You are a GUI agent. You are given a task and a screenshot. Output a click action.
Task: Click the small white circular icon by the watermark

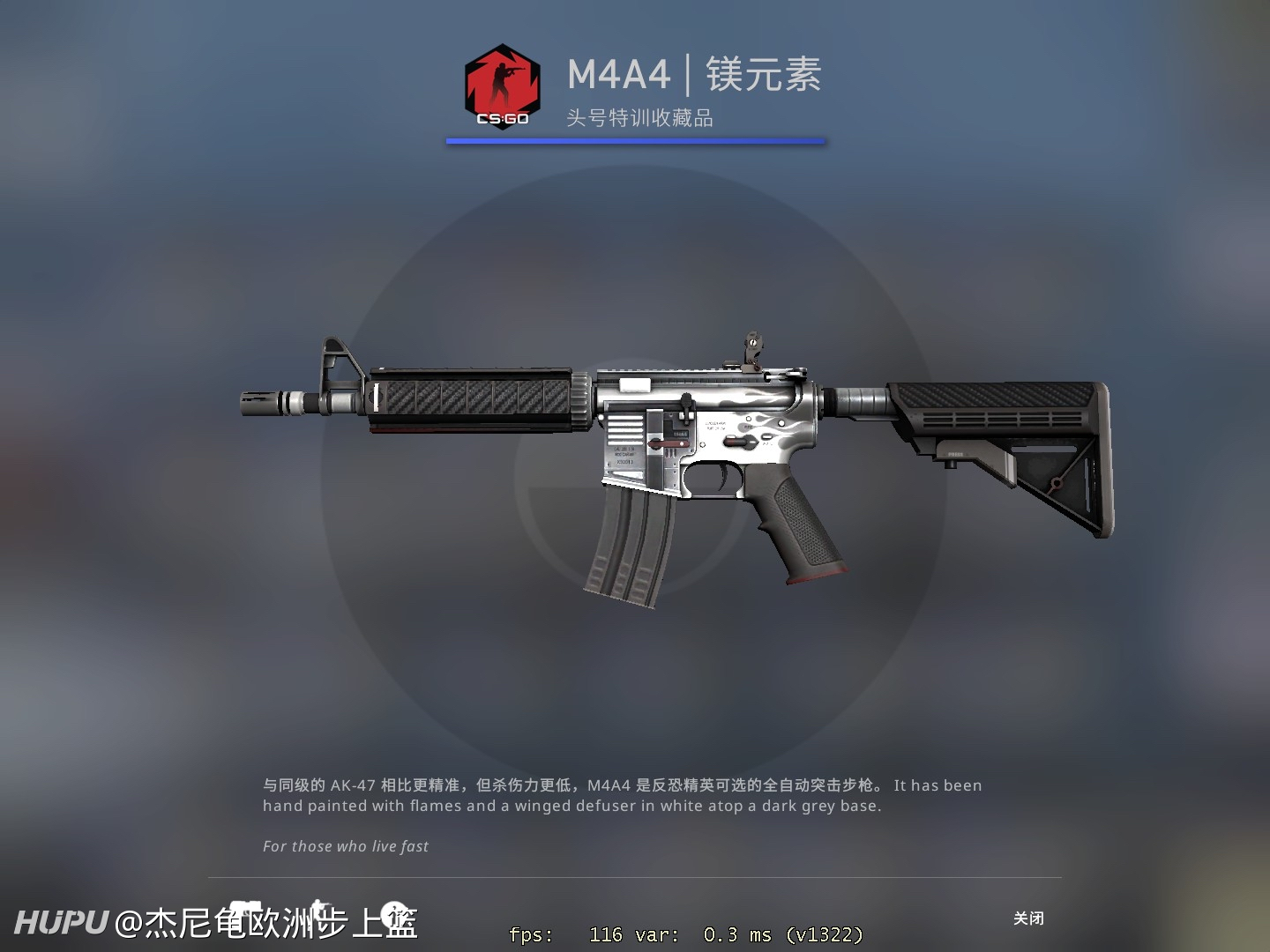tap(394, 912)
